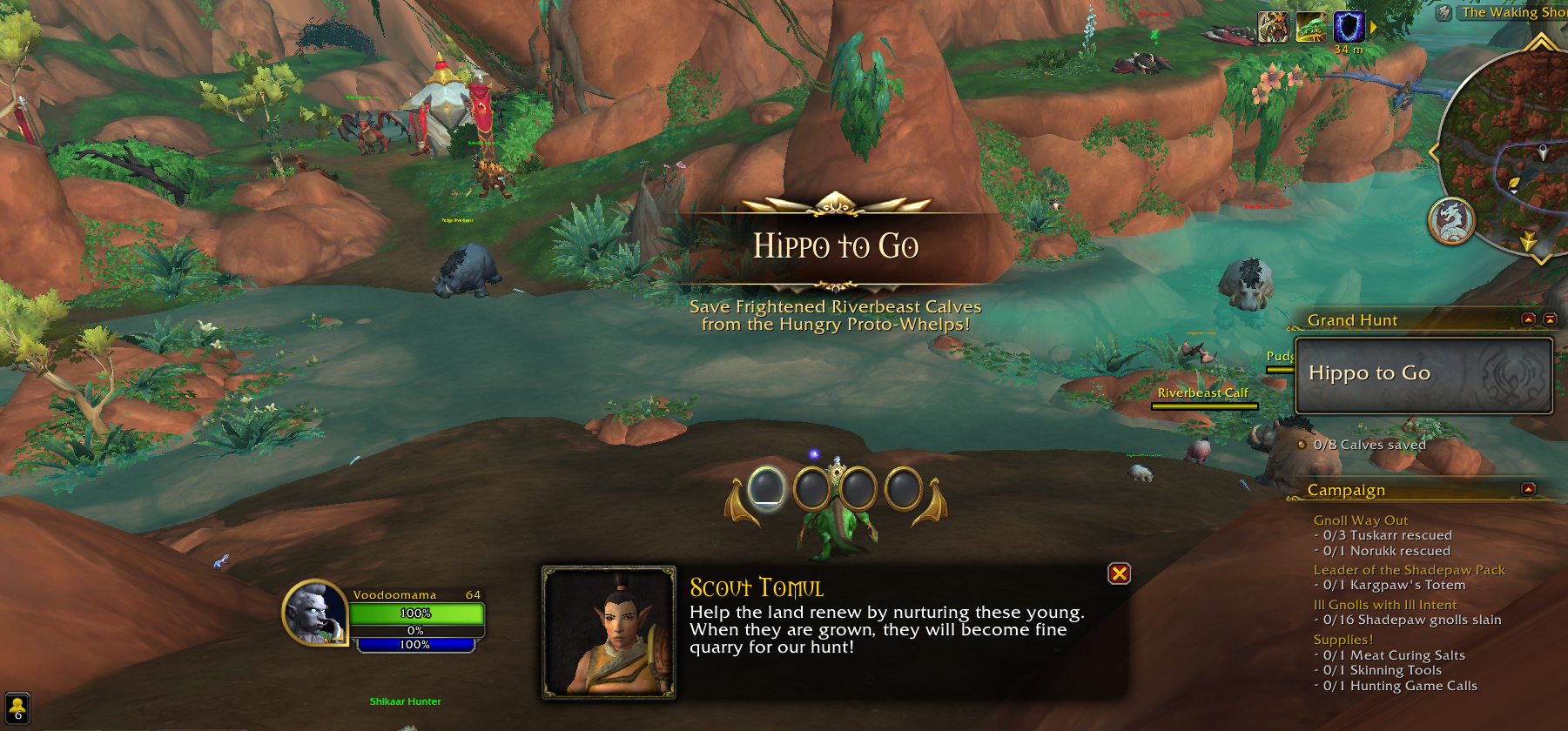Image resolution: width=1568 pixels, height=731 pixels.
Task: Click the Riverbeast Calf nameplate
Action: (1202, 393)
